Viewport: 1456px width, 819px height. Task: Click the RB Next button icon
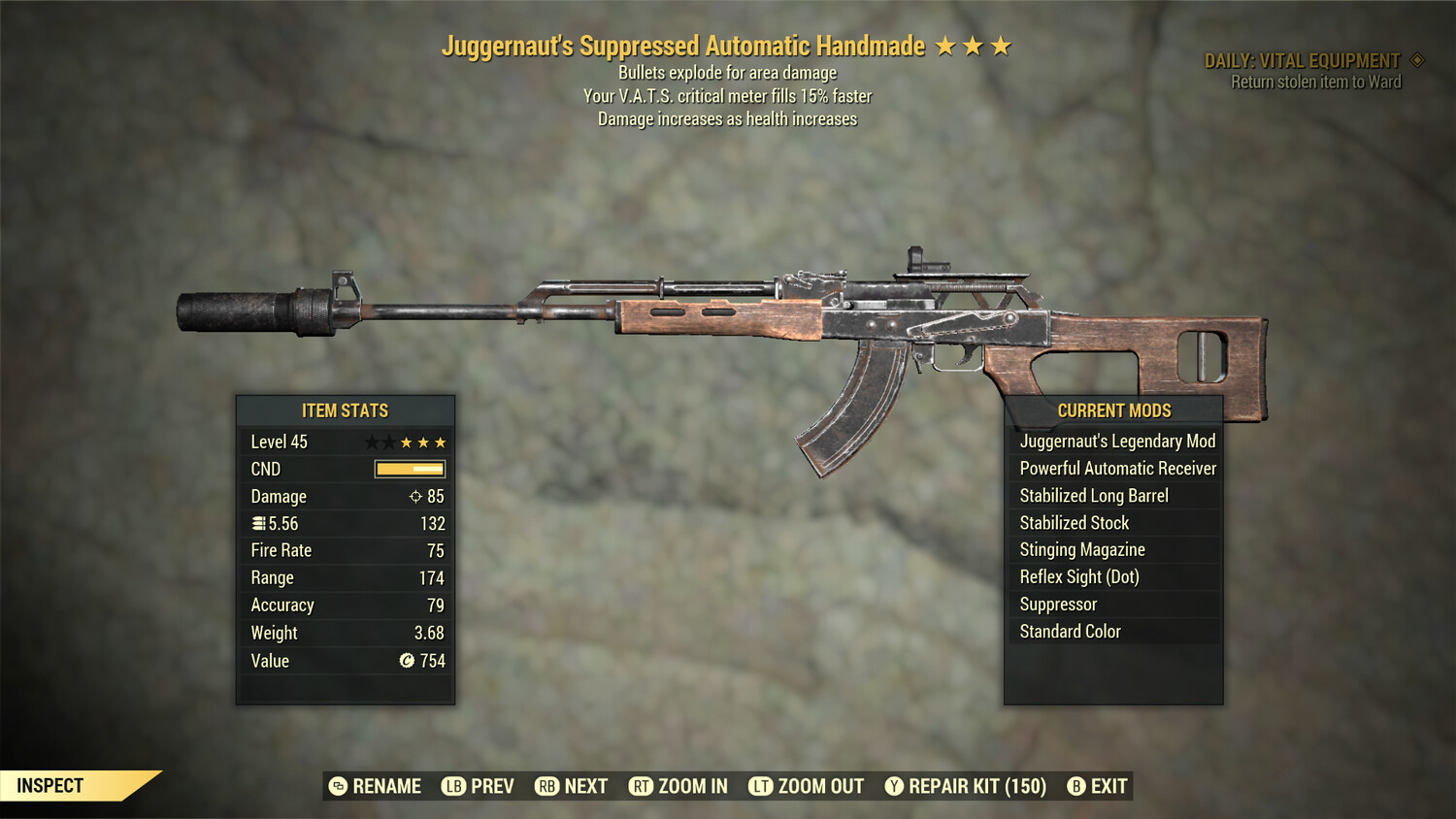546,786
